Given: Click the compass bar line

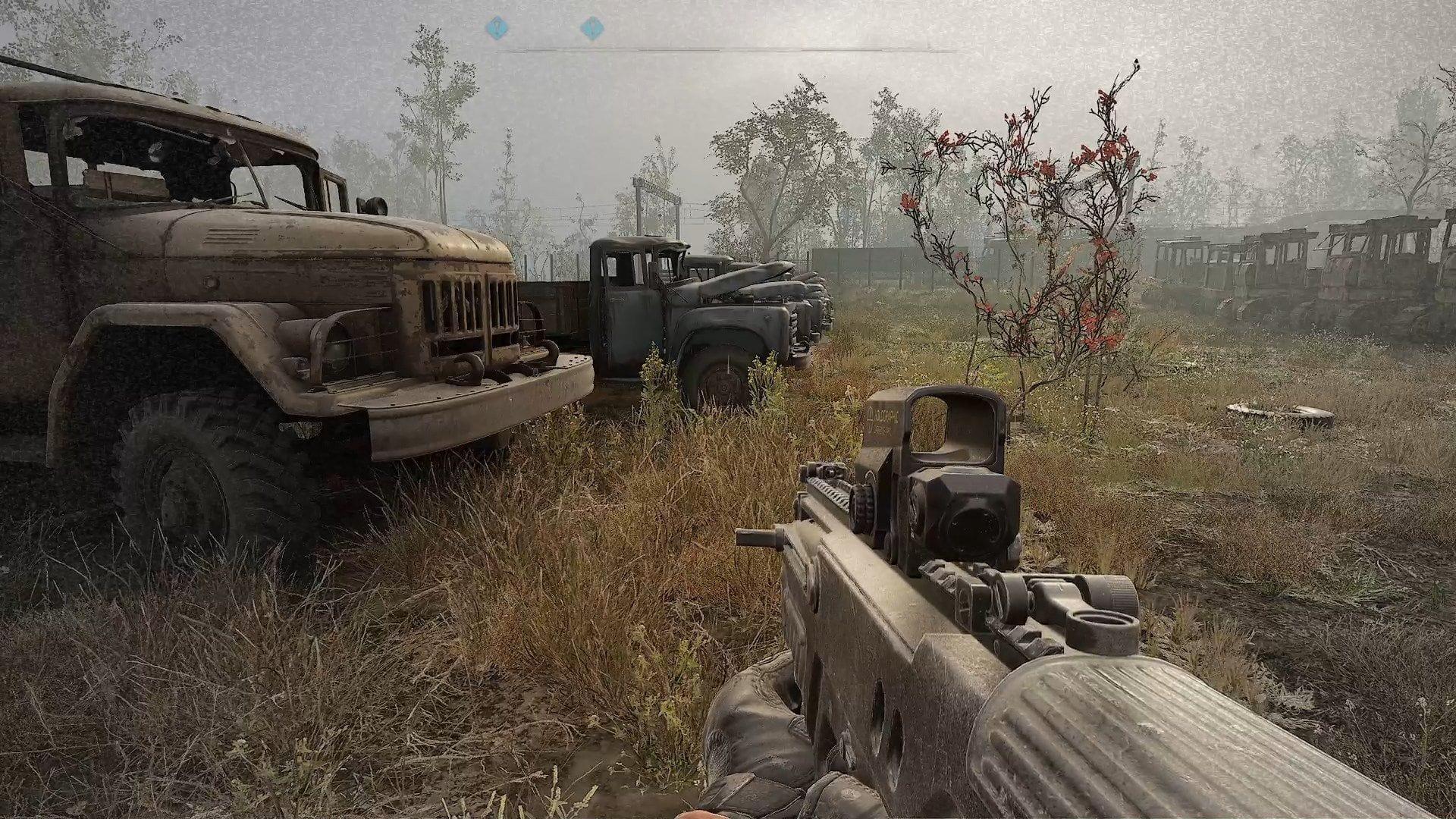Looking at the screenshot, I should [728, 51].
